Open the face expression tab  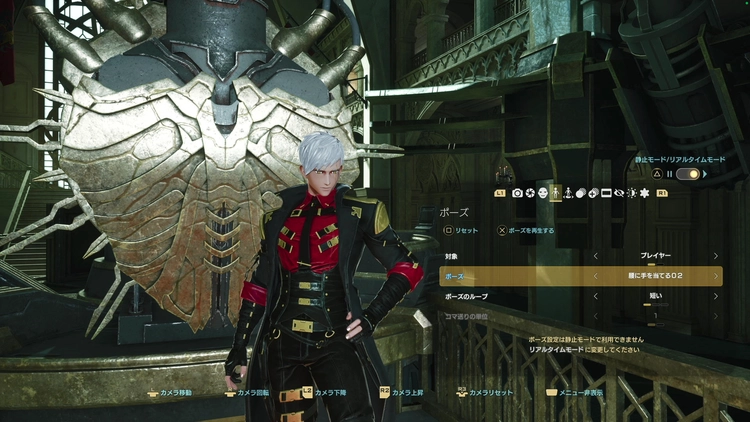pos(543,192)
